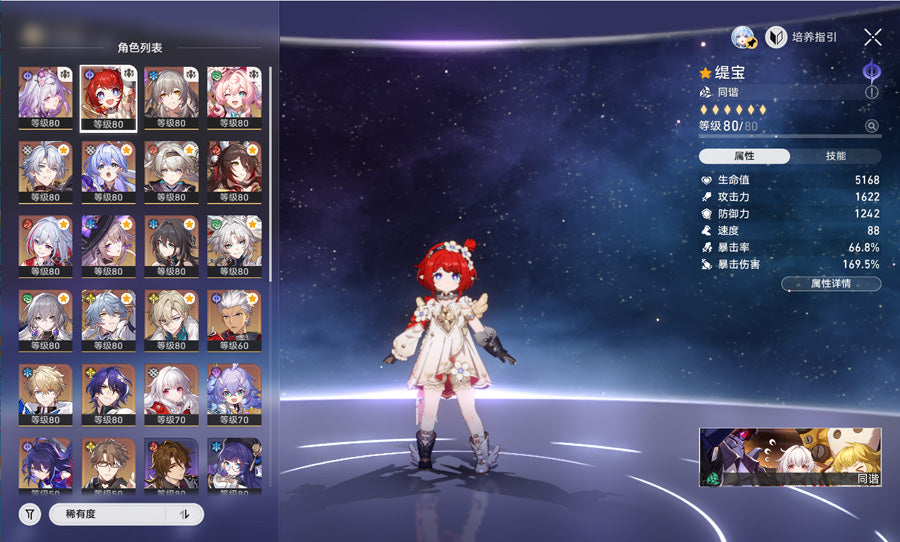Open the 稀有度 sort dropdown
The height and width of the screenshot is (542, 900).
click(110, 514)
